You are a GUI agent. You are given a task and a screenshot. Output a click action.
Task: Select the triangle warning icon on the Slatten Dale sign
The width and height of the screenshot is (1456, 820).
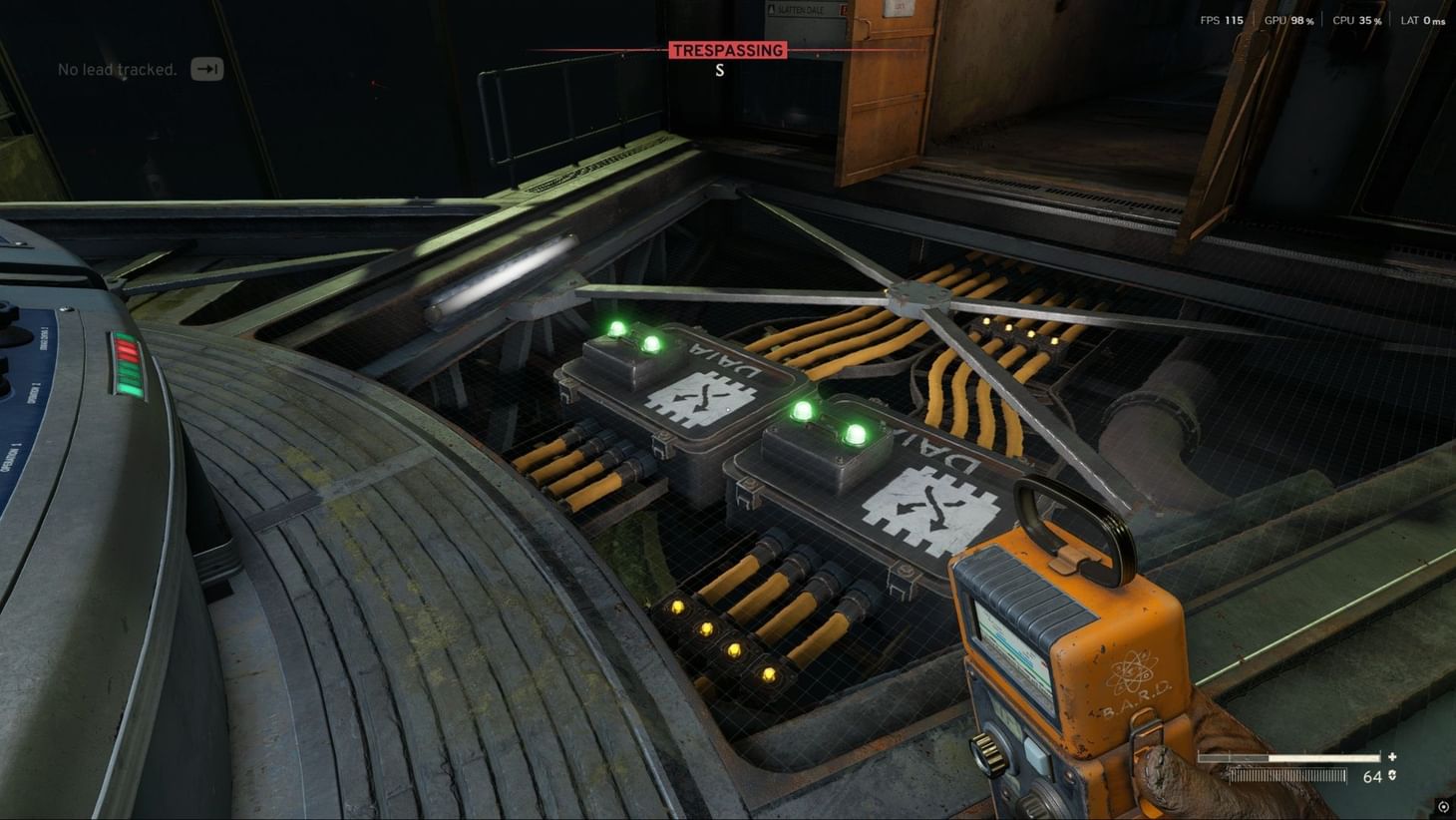(771, 9)
